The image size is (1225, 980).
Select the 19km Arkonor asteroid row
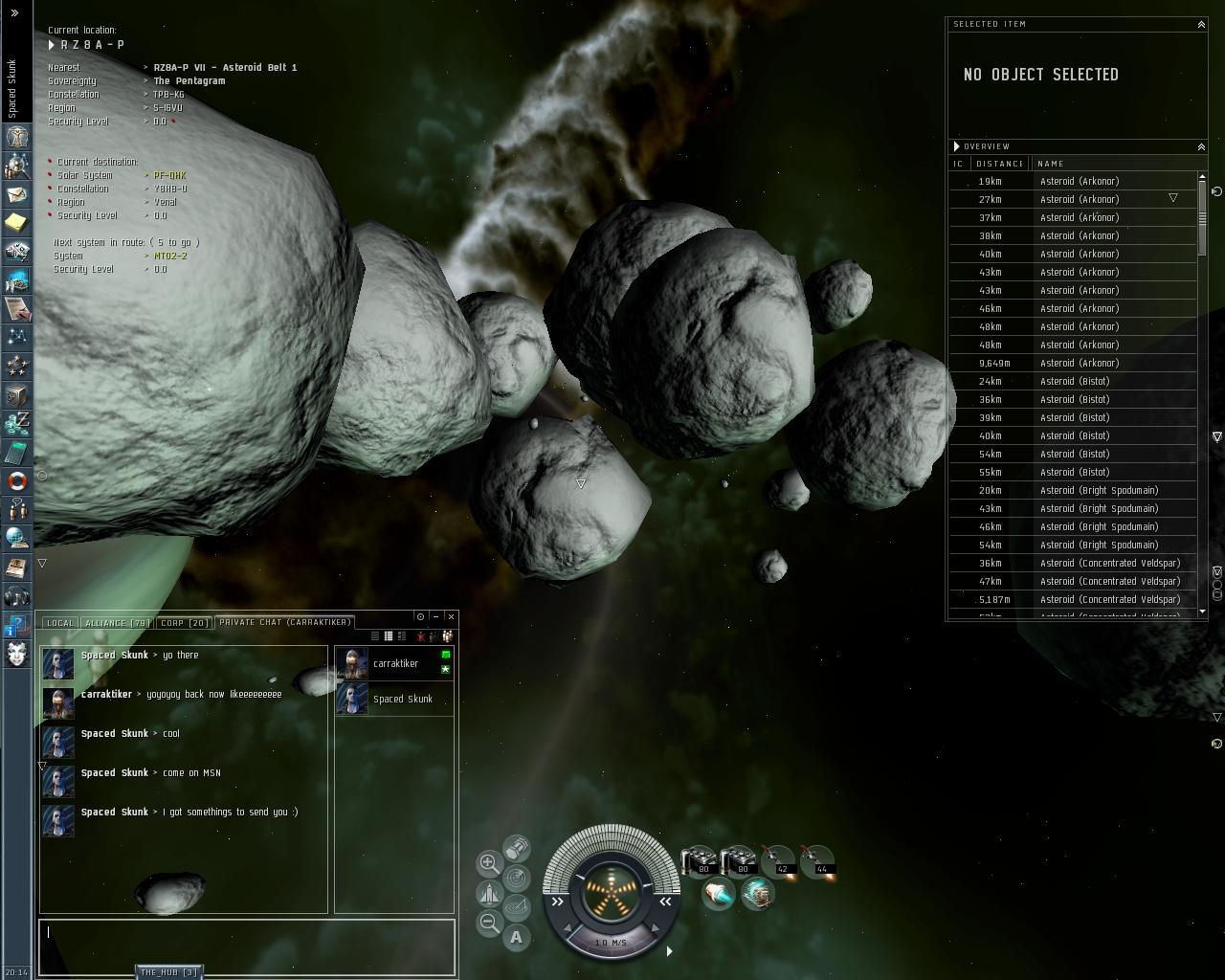(1072, 181)
